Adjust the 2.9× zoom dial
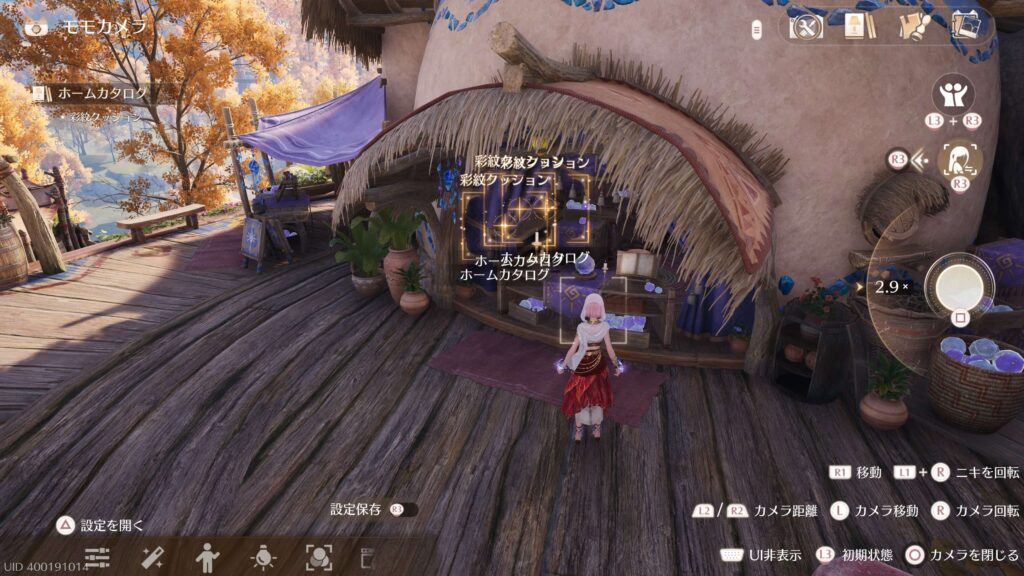The height and width of the screenshot is (576, 1024). click(x=890, y=287)
